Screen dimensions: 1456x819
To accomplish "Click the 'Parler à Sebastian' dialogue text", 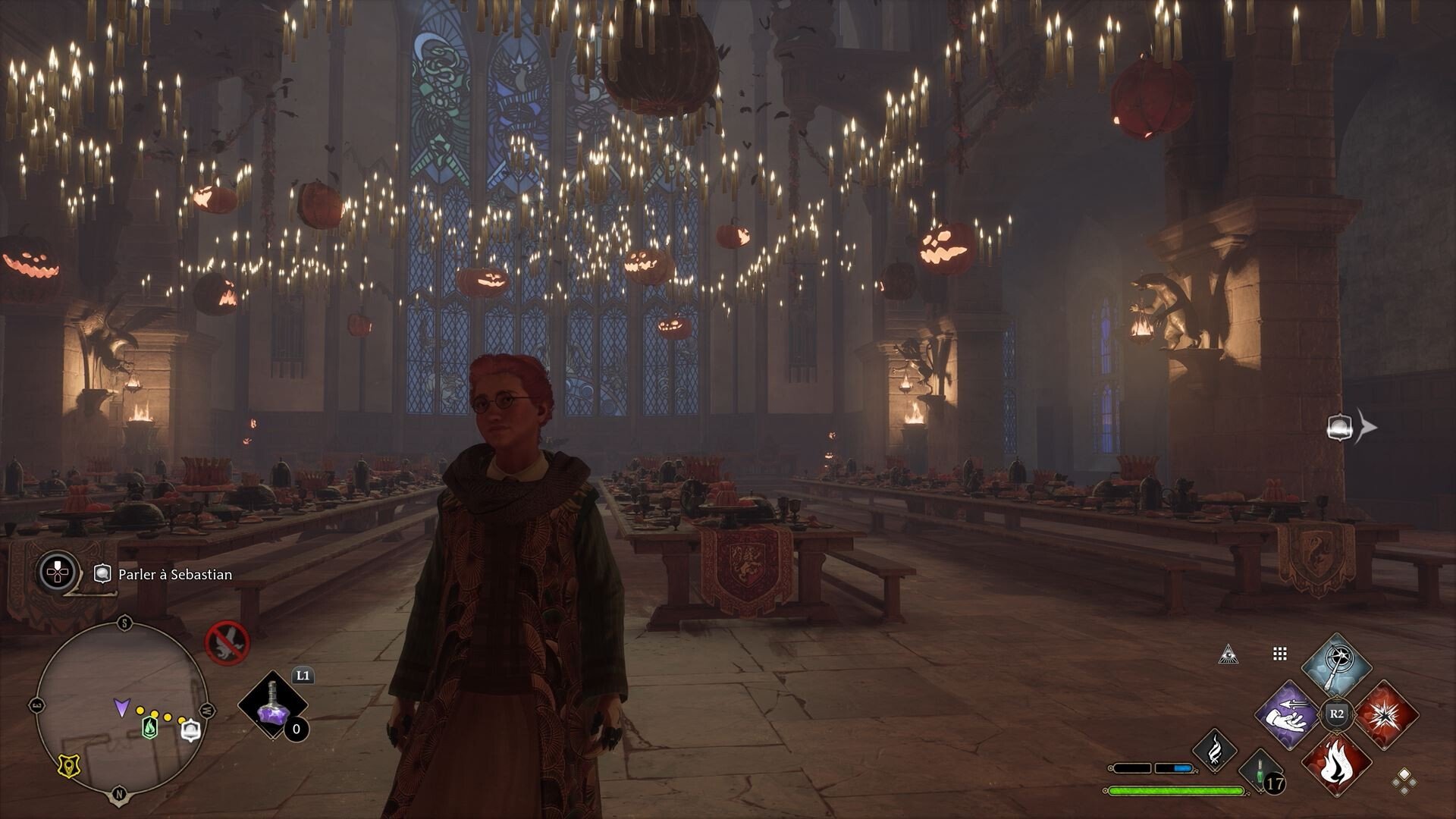I will (x=174, y=575).
